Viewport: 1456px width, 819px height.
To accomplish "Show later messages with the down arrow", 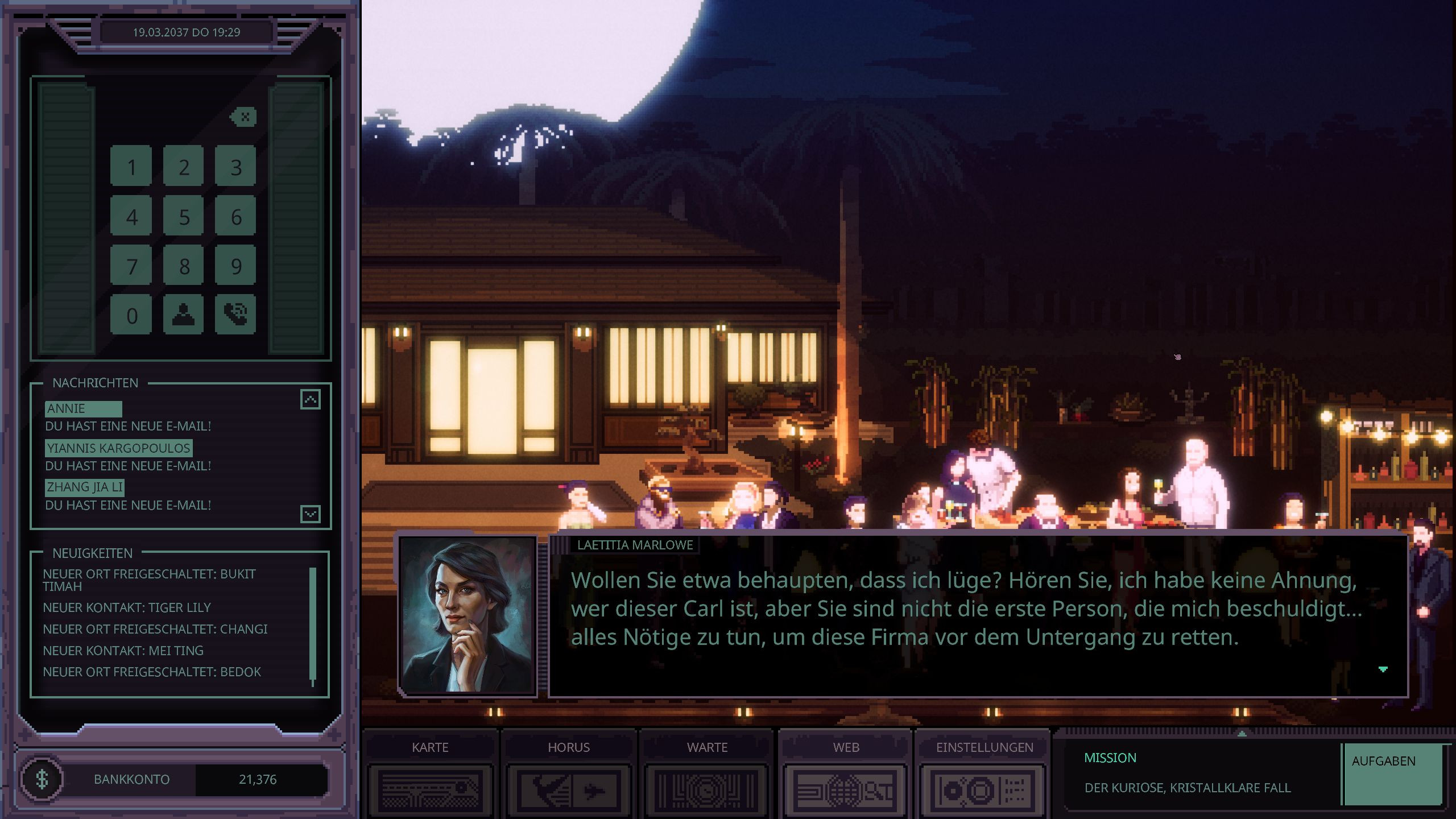I will [x=311, y=514].
